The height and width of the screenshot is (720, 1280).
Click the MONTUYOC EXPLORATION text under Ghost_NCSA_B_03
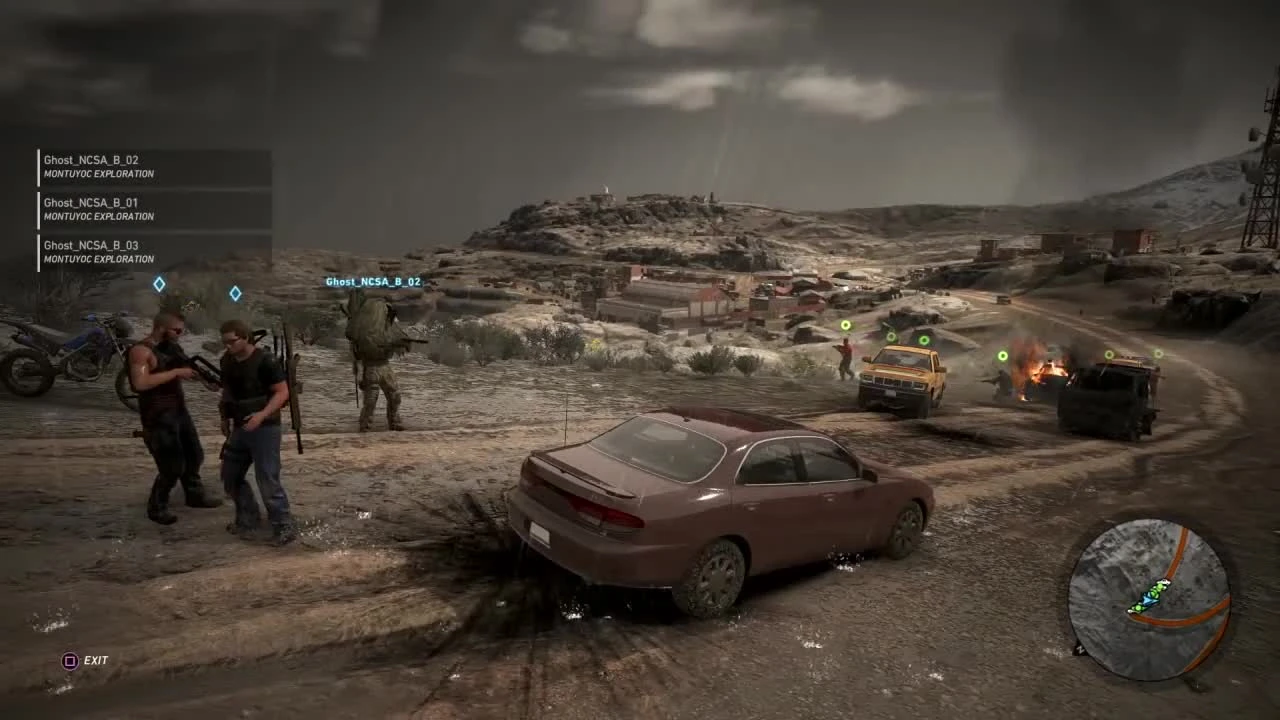tap(98, 259)
